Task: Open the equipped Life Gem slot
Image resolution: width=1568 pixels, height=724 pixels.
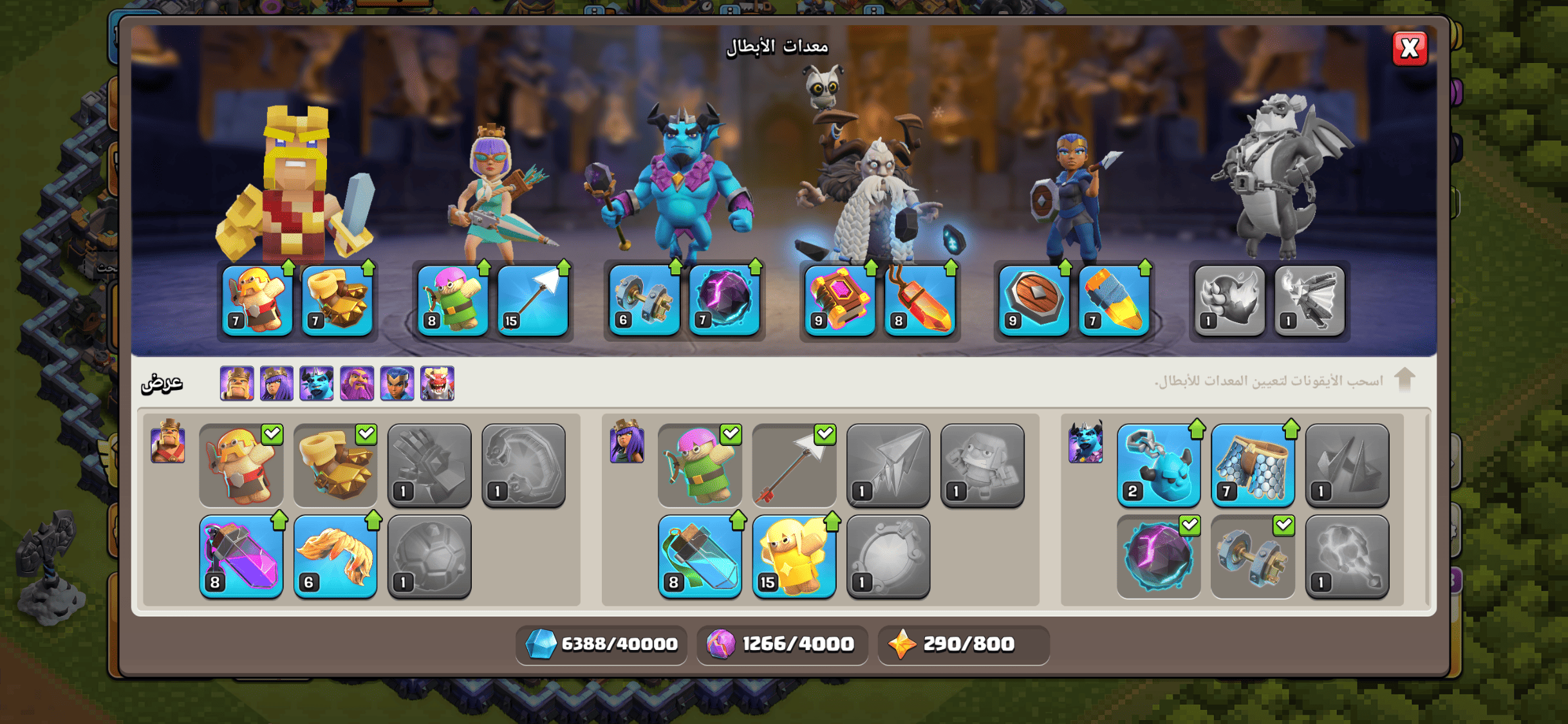Action: coord(920,301)
